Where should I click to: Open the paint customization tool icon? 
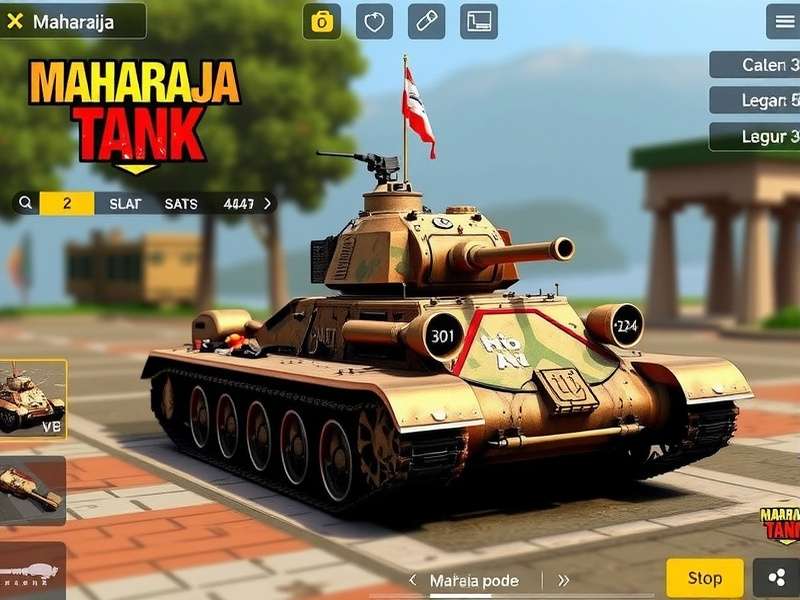(x=426, y=21)
